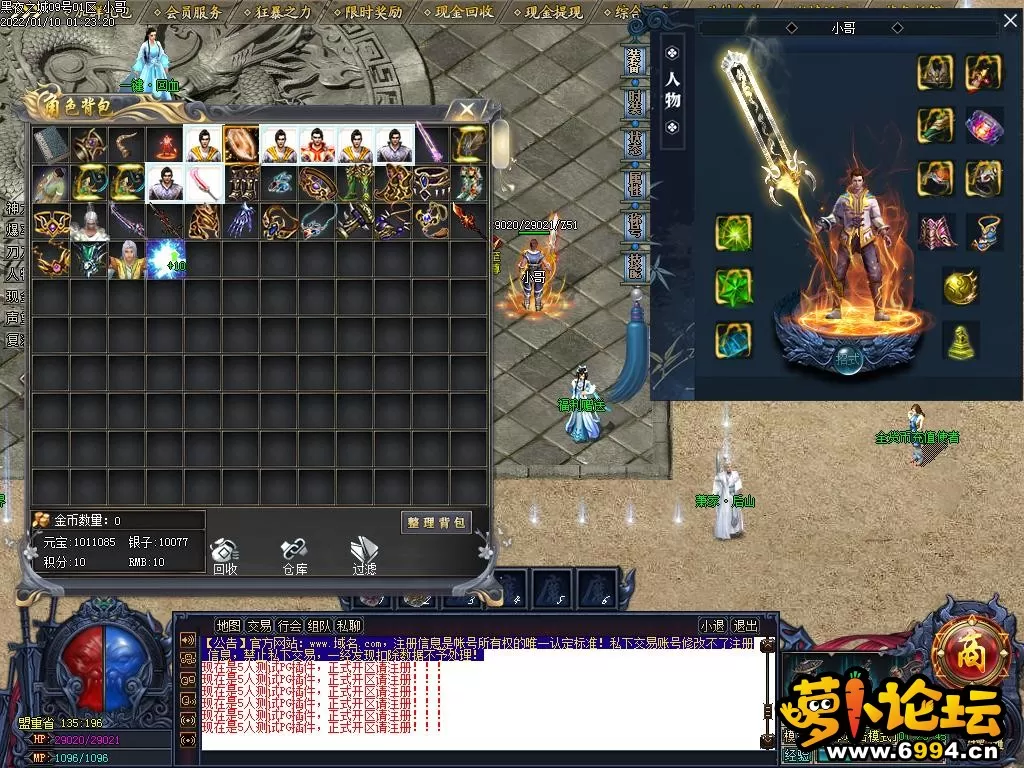Open the 会员服务 top menu

pyautogui.click(x=193, y=12)
